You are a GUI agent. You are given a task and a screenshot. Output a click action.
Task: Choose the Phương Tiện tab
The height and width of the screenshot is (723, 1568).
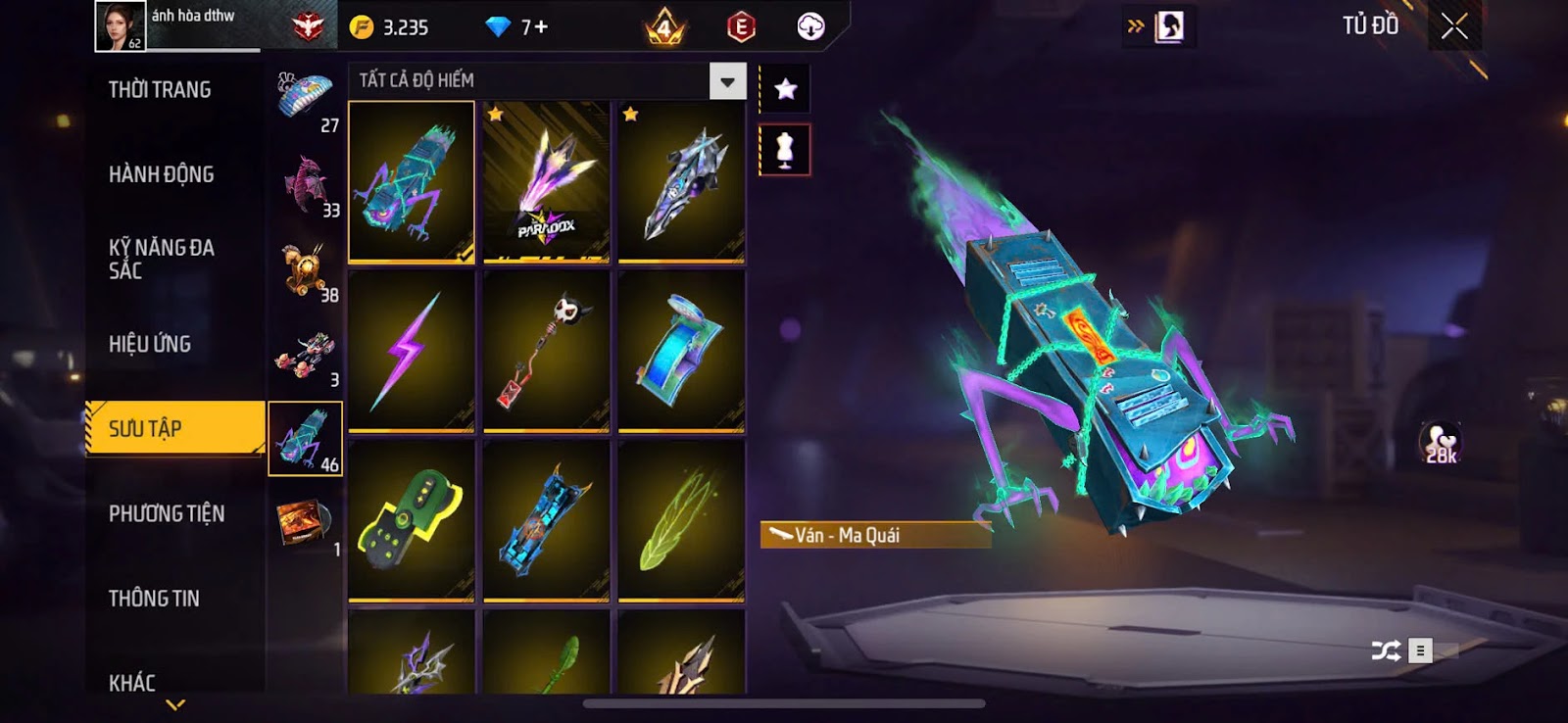coord(167,513)
